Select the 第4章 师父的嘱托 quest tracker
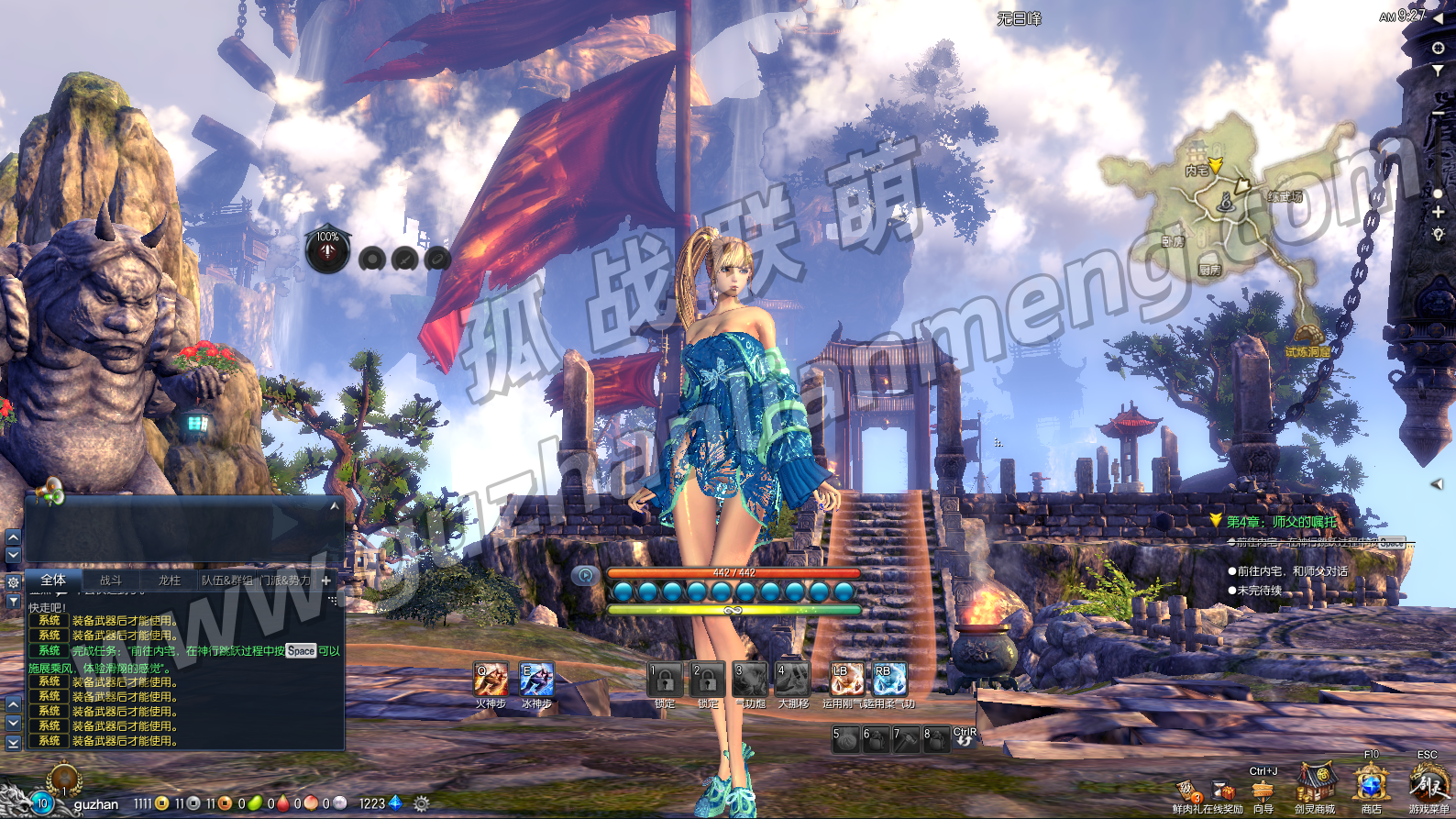The height and width of the screenshot is (819, 1456). tap(1281, 522)
